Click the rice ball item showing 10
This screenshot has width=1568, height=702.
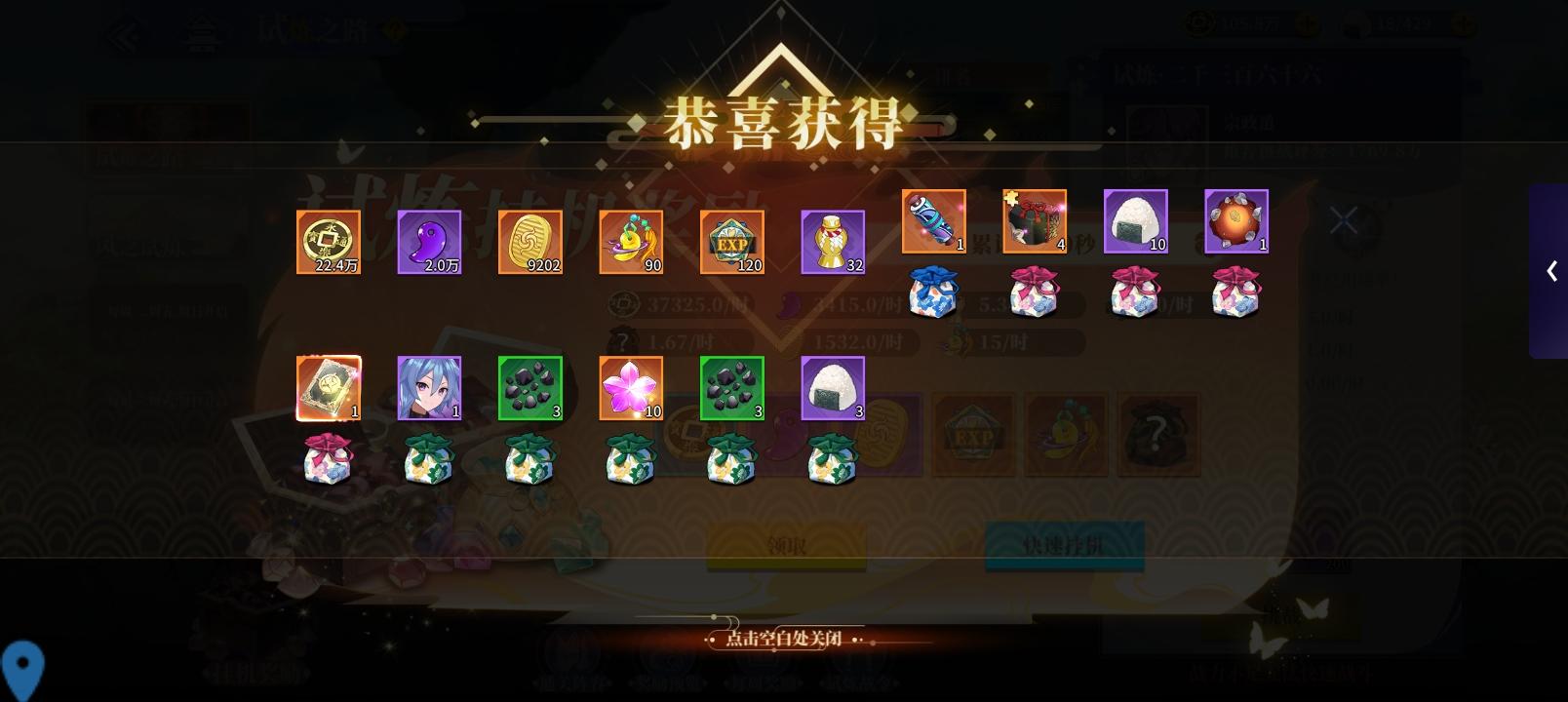point(1136,222)
